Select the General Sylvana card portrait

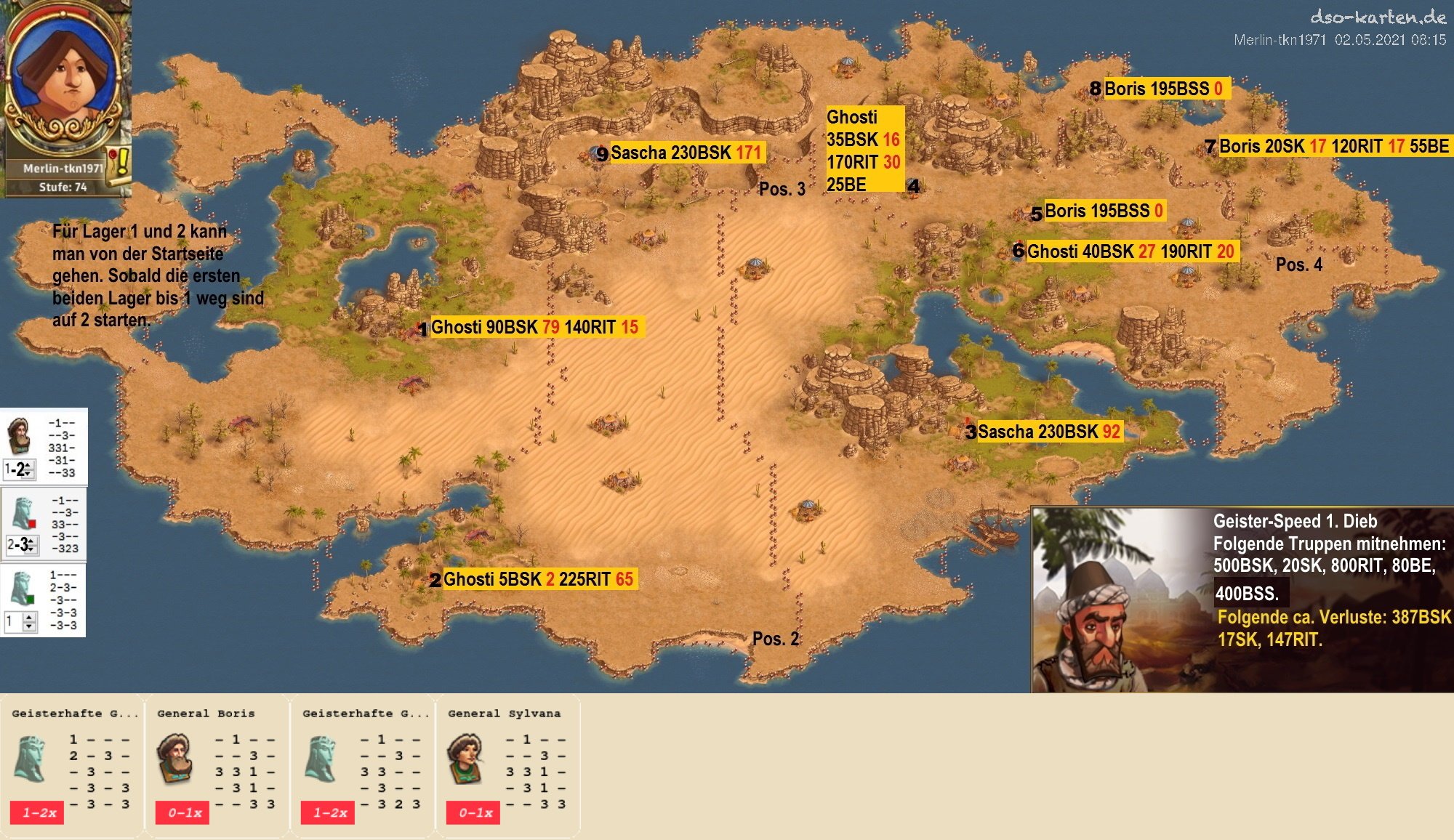click(466, 758)
